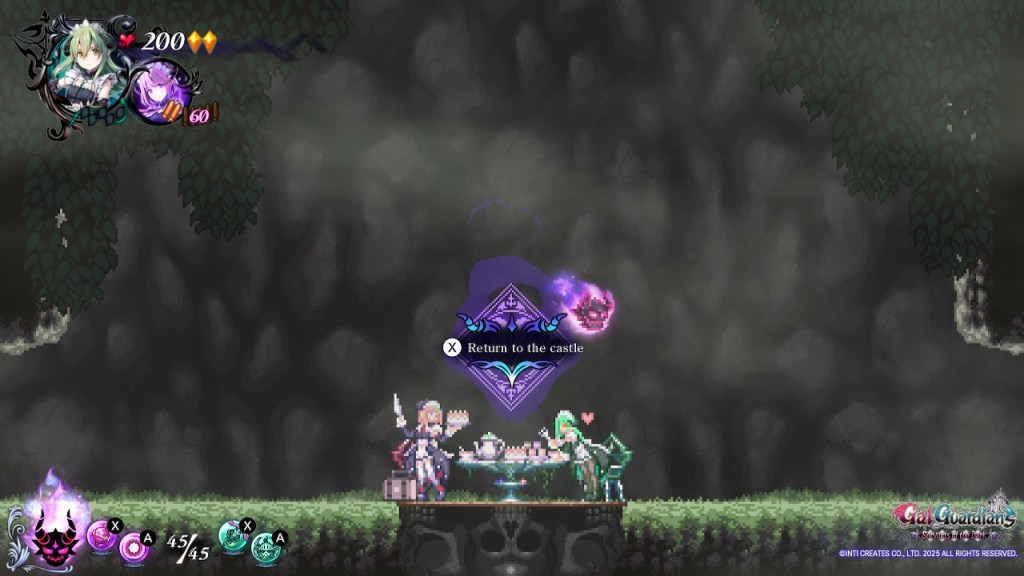
Task: Switch to the purple partner character portrait
Action: [x=161, y=89]
